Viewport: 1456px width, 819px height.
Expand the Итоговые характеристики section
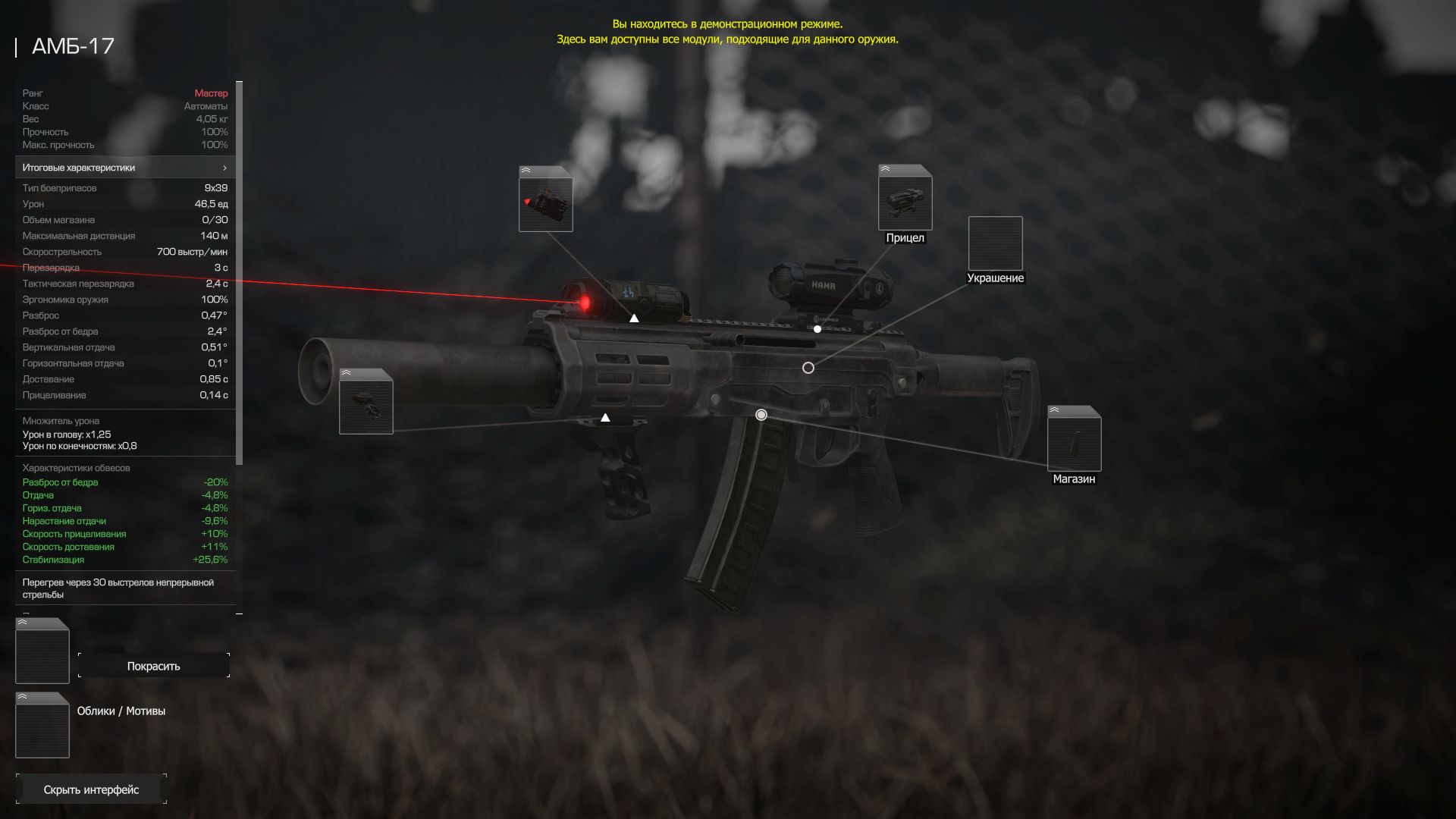pos(125,168)
